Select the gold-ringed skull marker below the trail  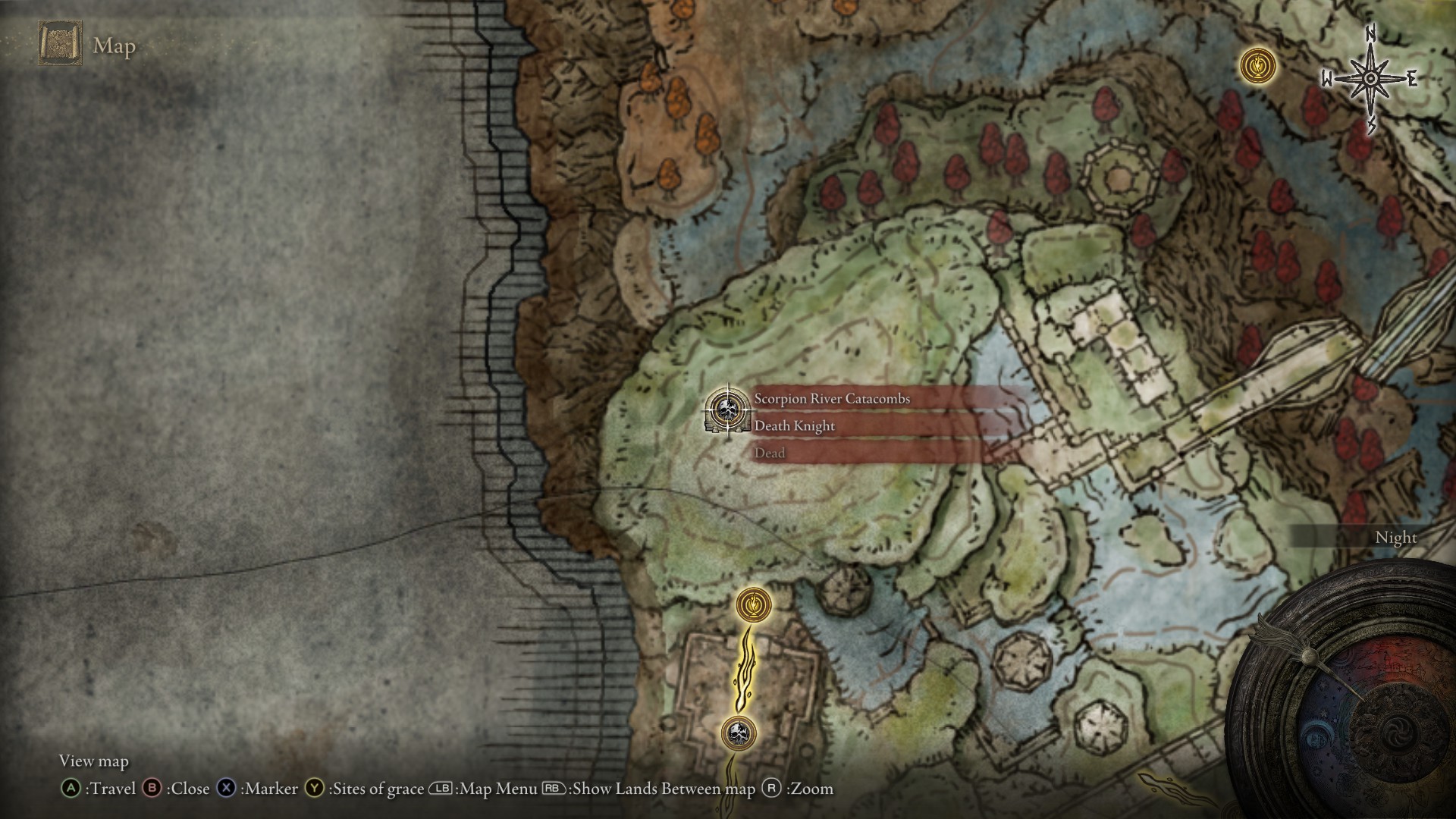click(739, 733)
